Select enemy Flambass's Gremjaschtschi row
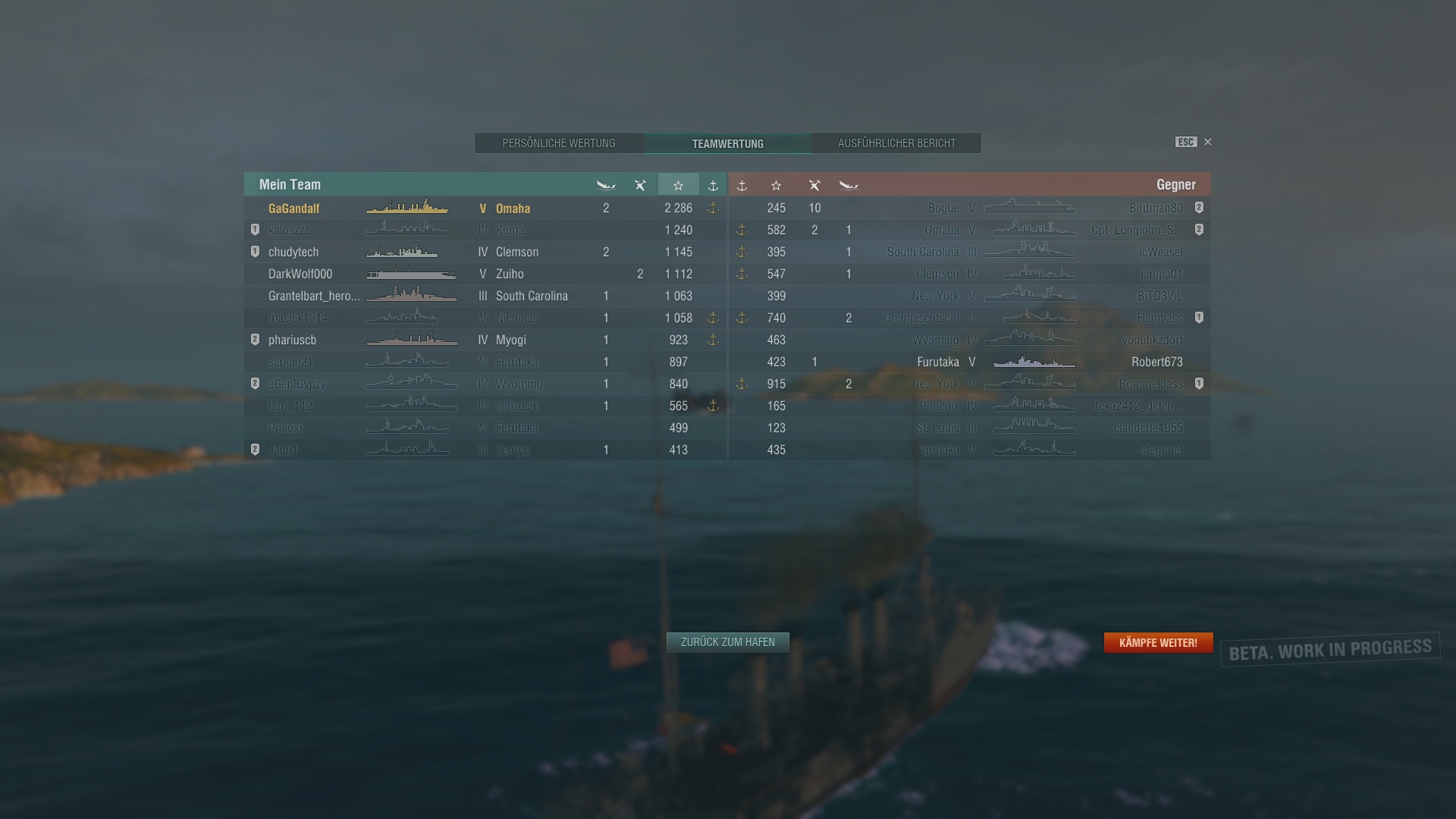Image resolution: width=1456 pixels, height=819 pixels. coord(971,318)
